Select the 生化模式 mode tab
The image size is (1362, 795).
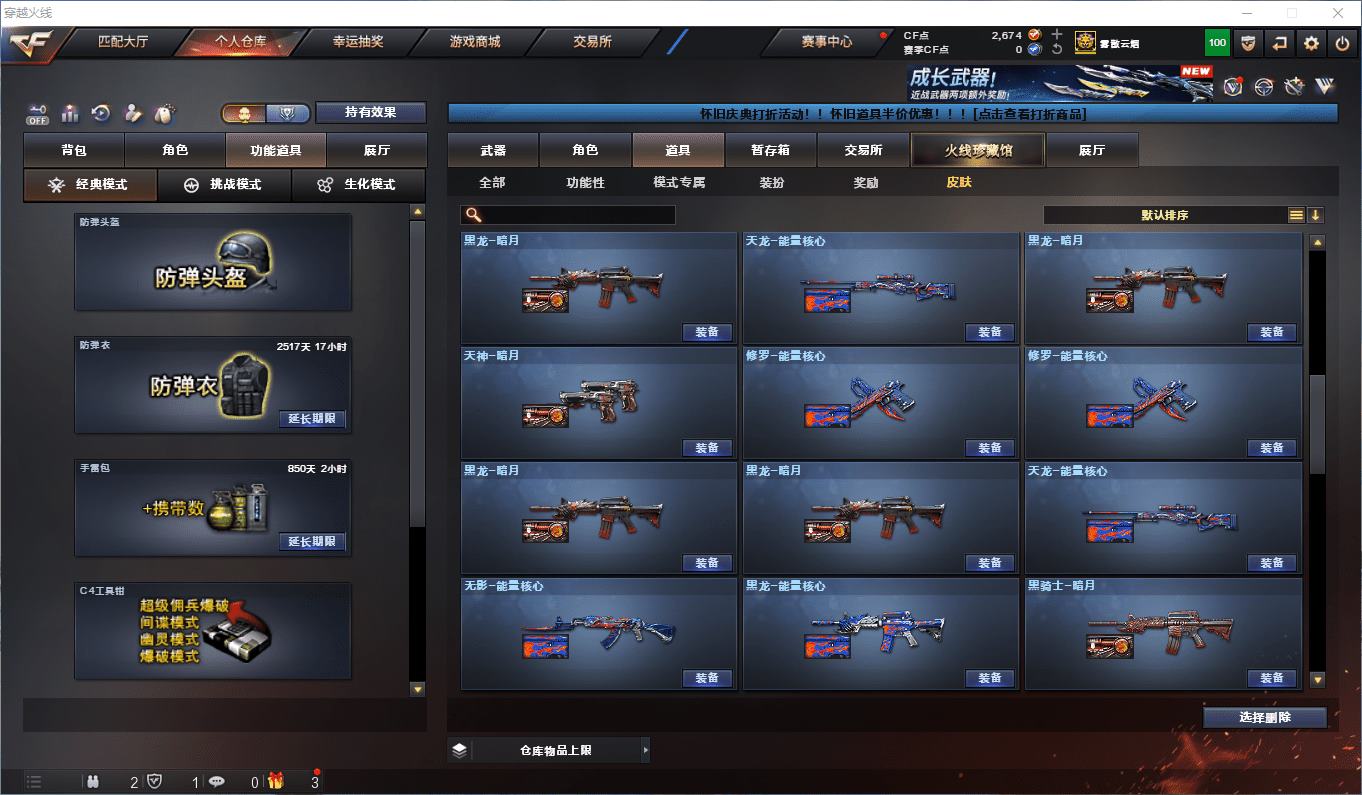pyautogui.click(x=357, y=185)
